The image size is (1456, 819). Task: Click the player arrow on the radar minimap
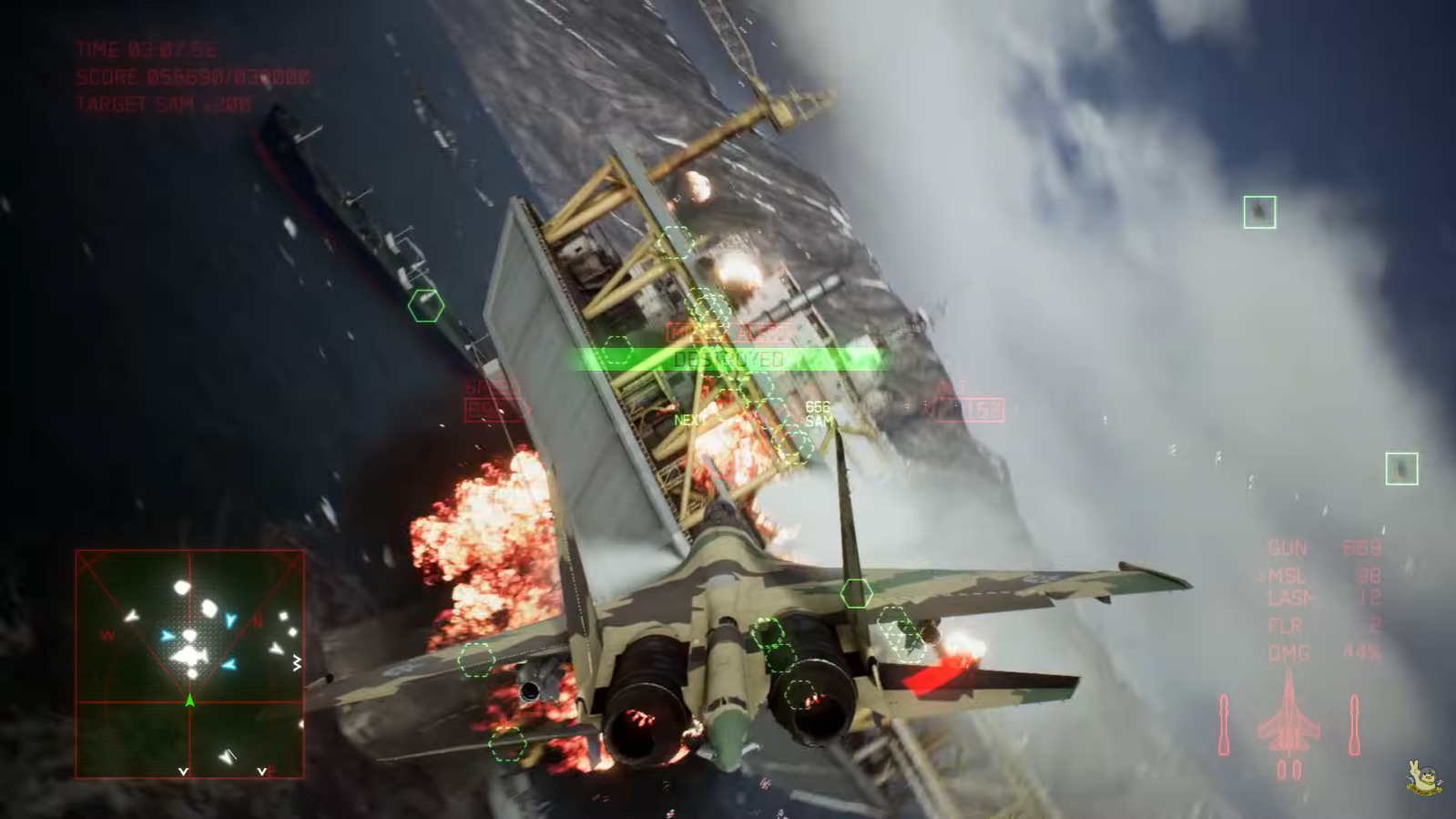click(x=188, y=701)
